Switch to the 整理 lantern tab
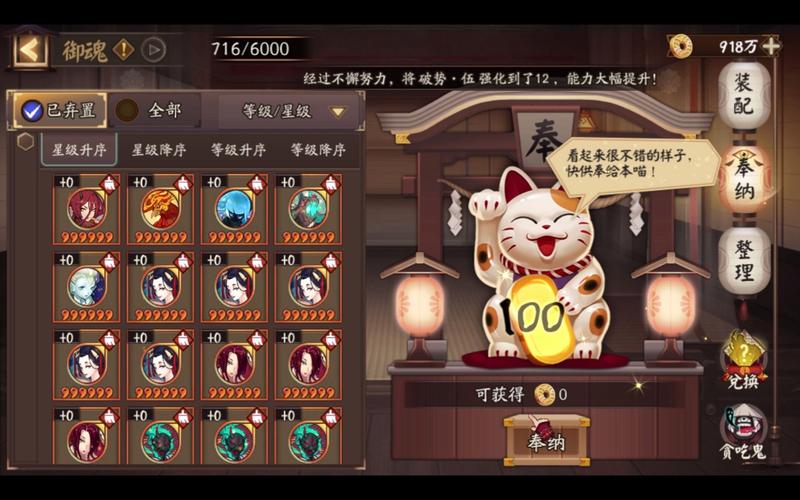Screen dimensions: 800x500 coord(744,260)
